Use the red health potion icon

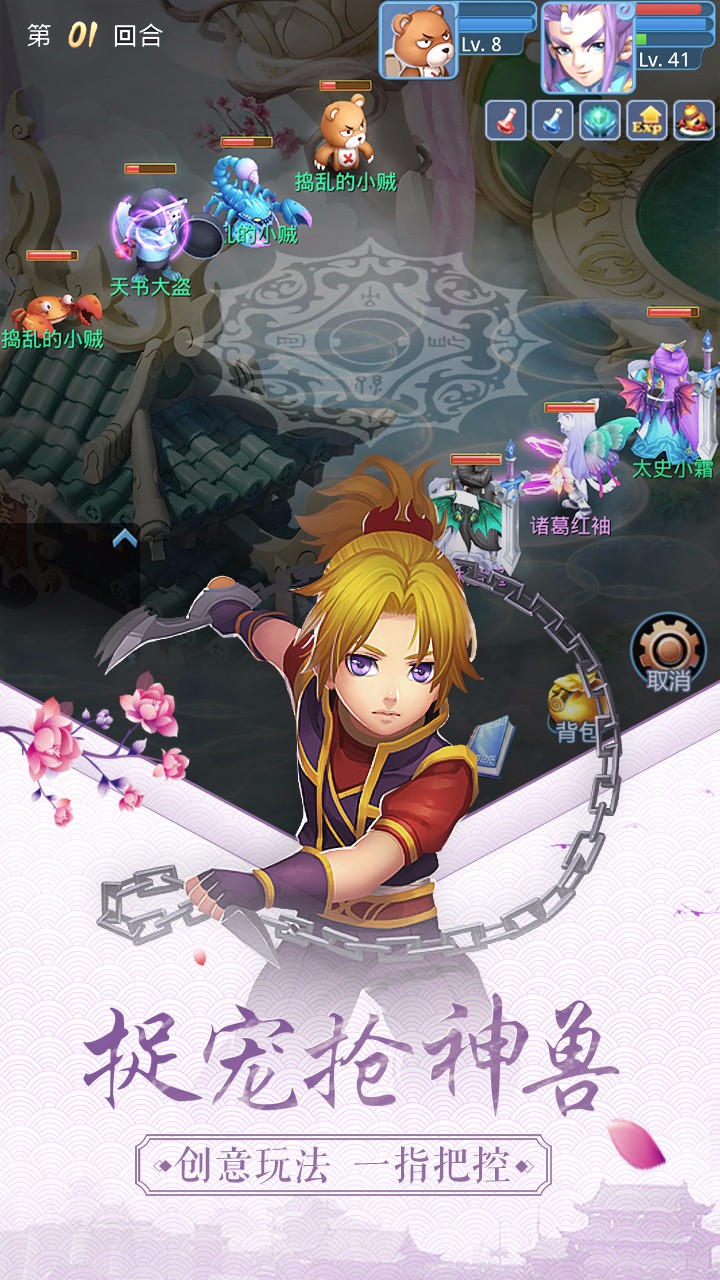[506, 120]
